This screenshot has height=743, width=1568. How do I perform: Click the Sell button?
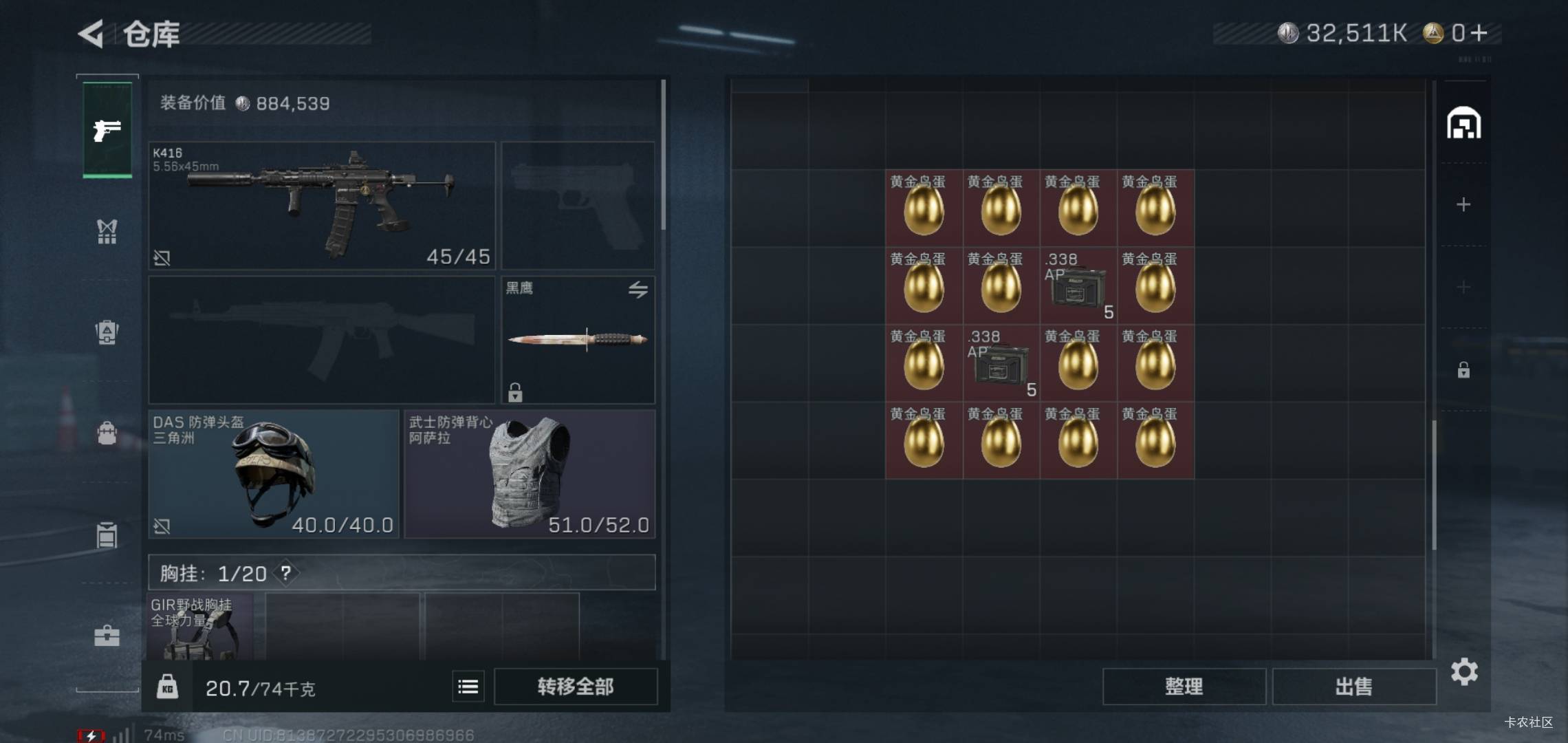[1353, 687]
